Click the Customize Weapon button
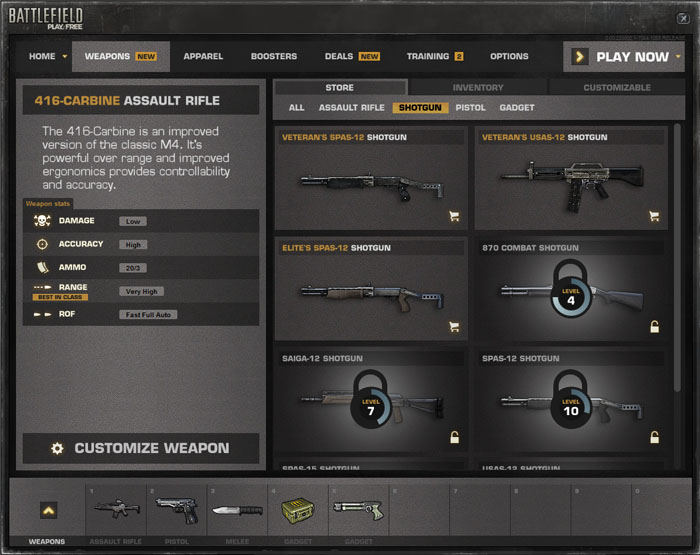Image resolution: width=700 pixels, height=555 pixels. pos(141,449)
